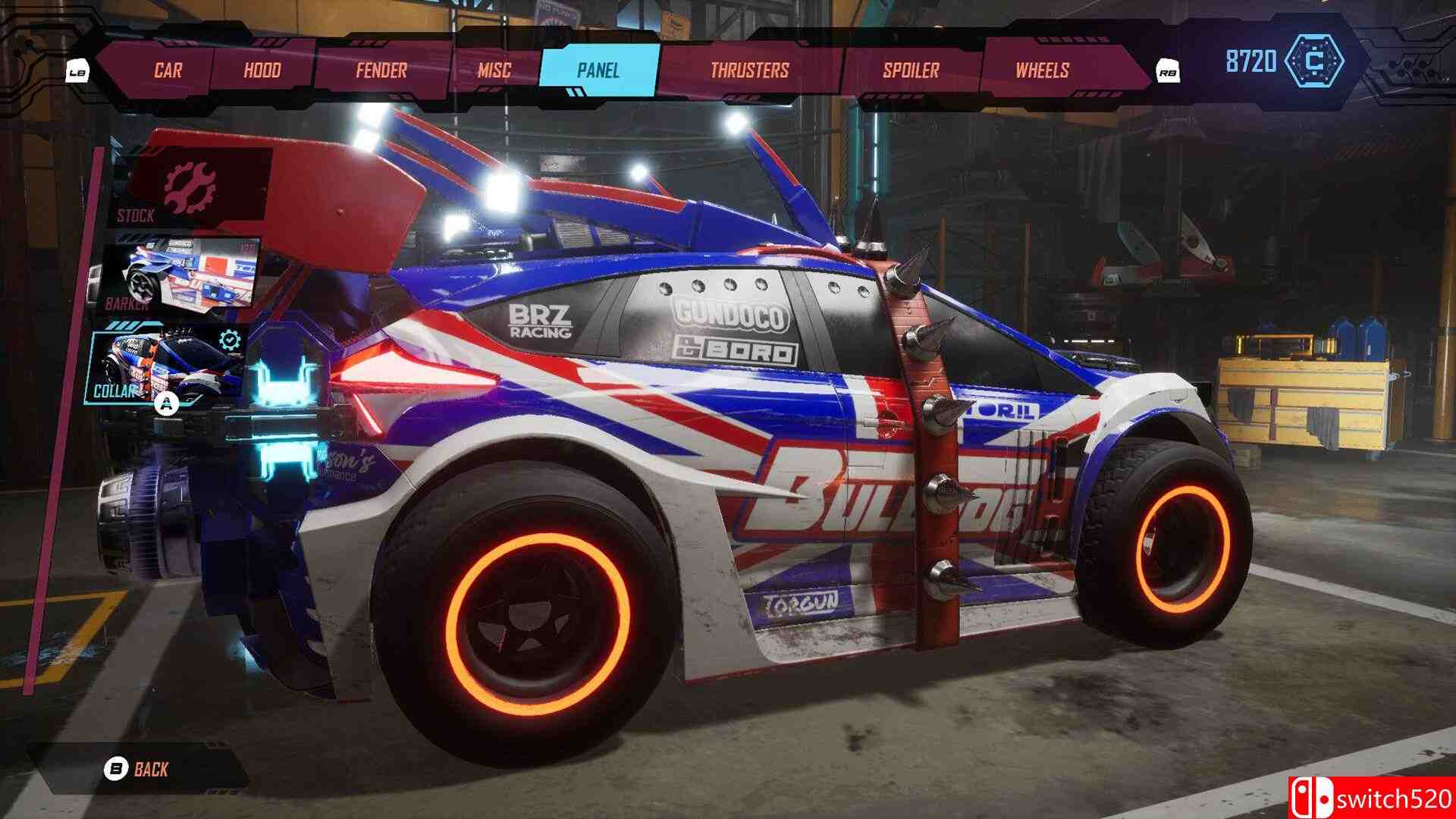This screenshot has width=1456, height=819.
Task: Switch to the Car tab
Action: tap(168, 71)
